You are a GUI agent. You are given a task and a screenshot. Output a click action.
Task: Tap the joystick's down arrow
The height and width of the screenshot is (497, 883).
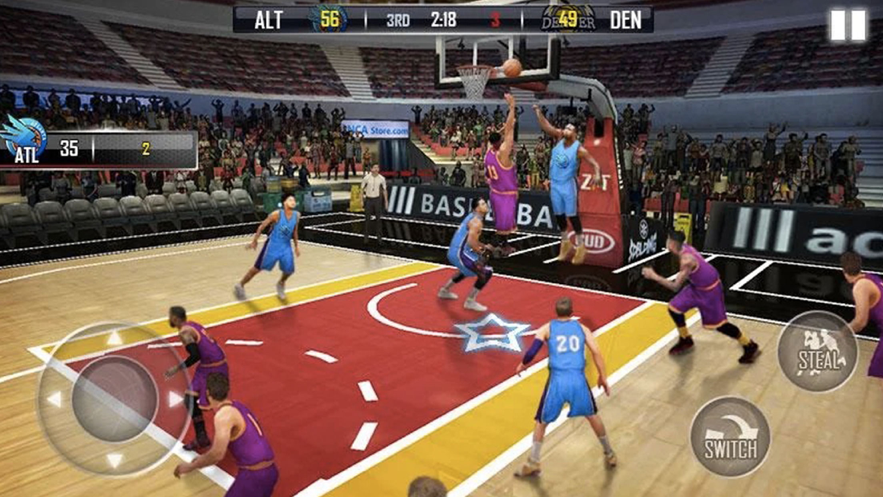114,460
